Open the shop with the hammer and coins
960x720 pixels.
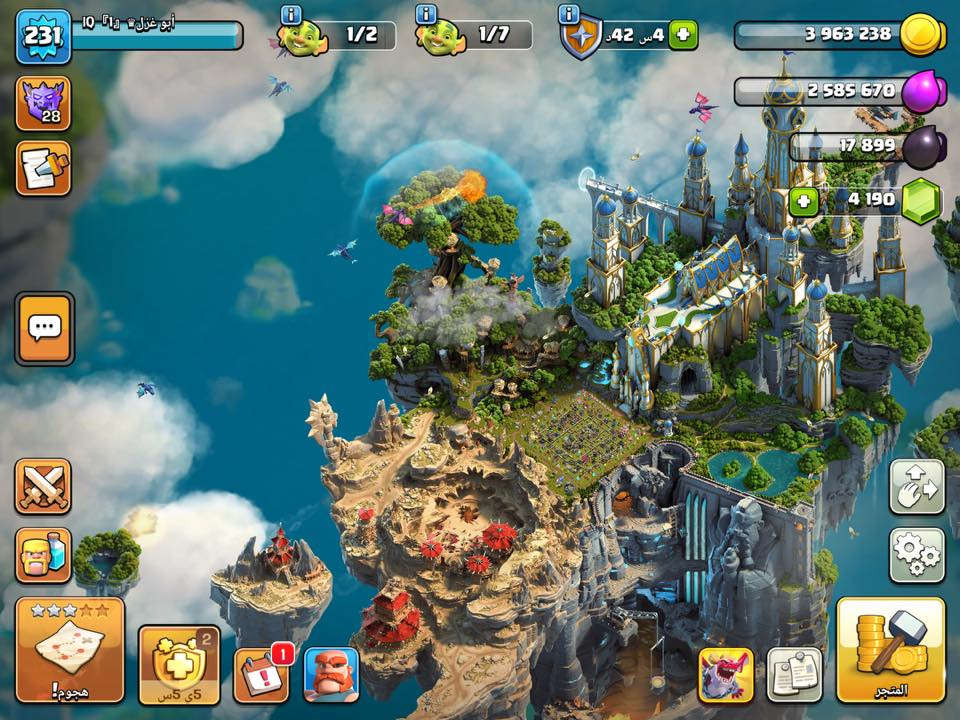[x=891, y=650]
